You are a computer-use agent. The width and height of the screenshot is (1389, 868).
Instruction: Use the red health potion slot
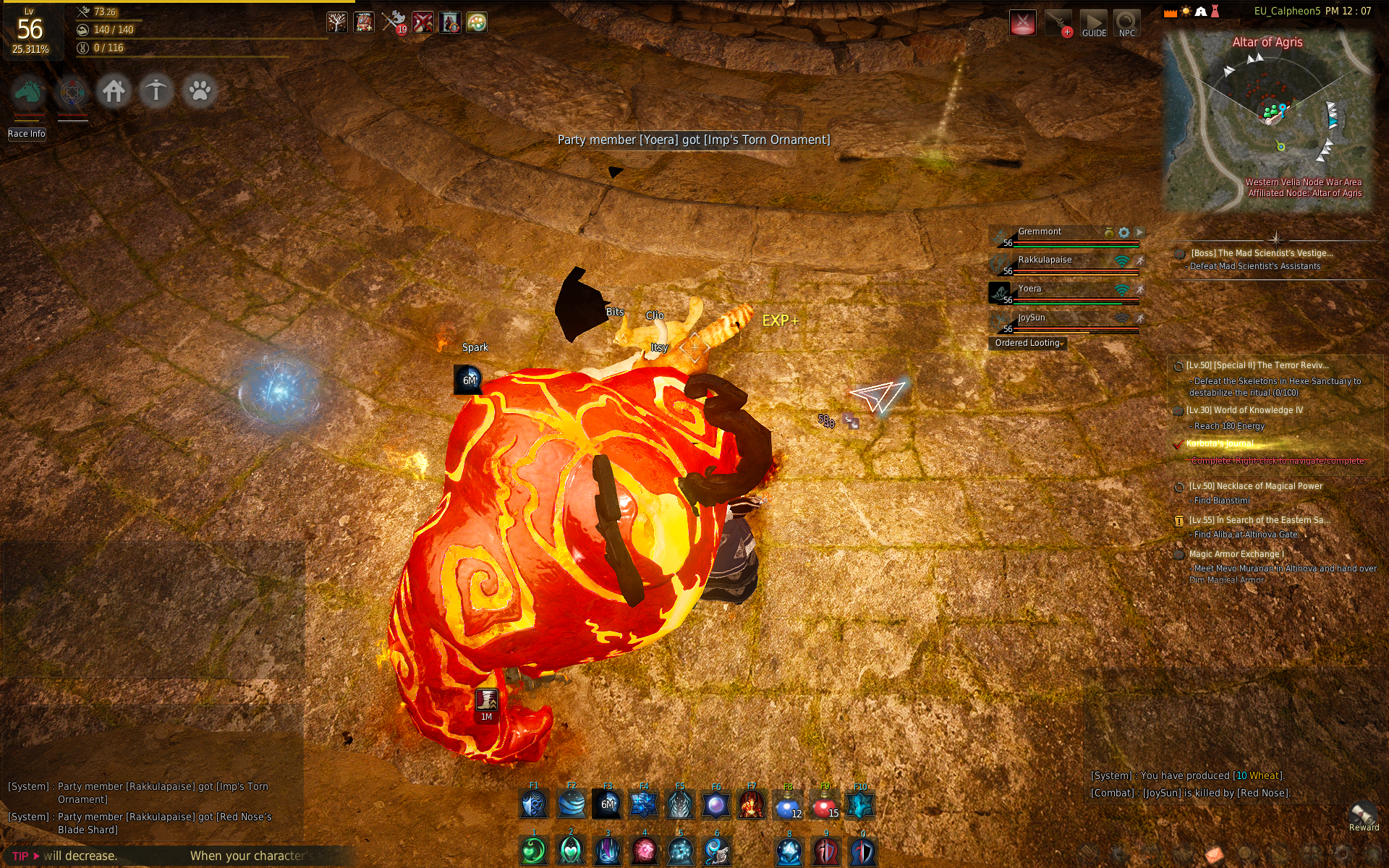824,805
